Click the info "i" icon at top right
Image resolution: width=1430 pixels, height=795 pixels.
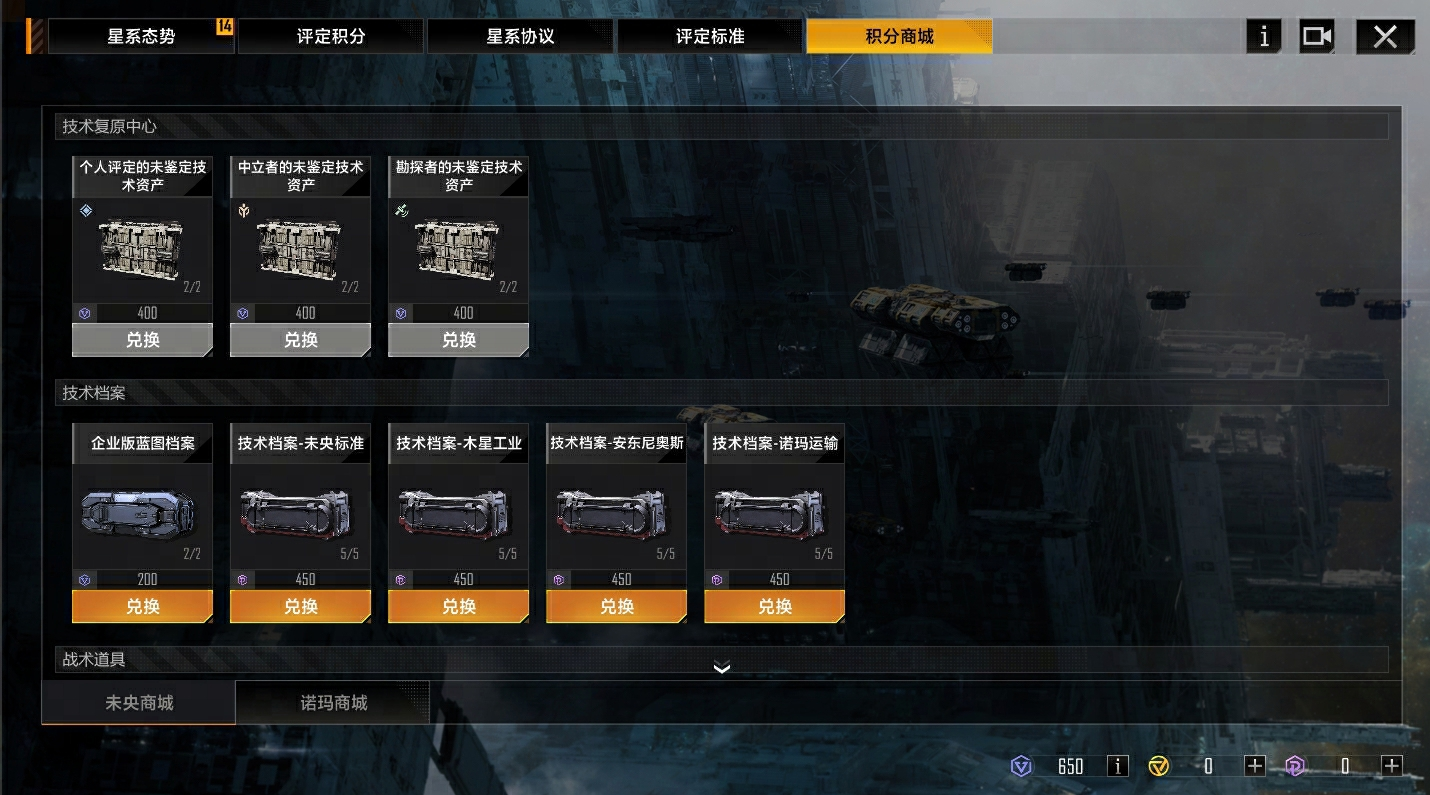click(x=1263, y=36)
